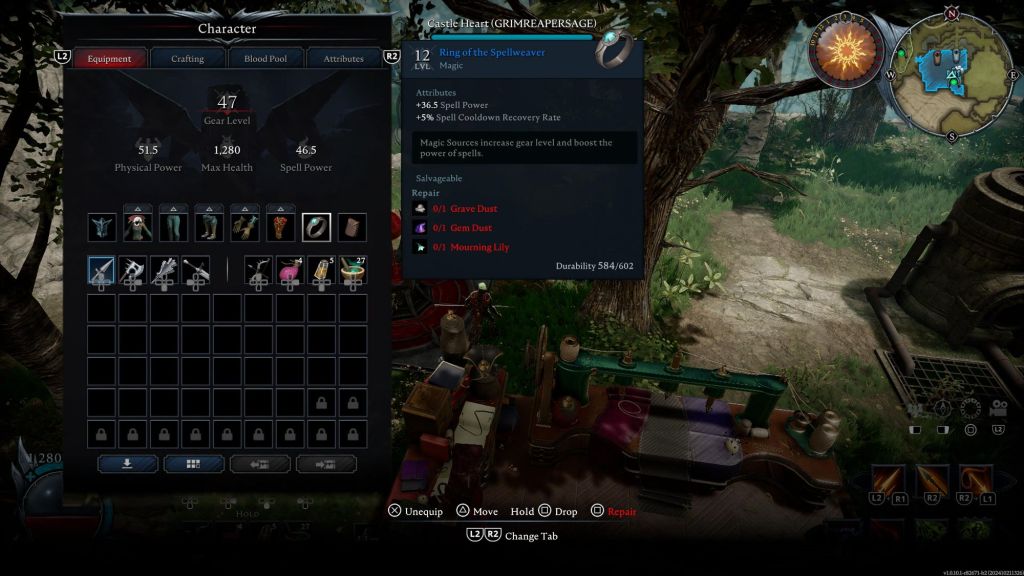Screen dimensions: 1024x576
Task: Select the spear weapon slot
Action: pos(102,270)
